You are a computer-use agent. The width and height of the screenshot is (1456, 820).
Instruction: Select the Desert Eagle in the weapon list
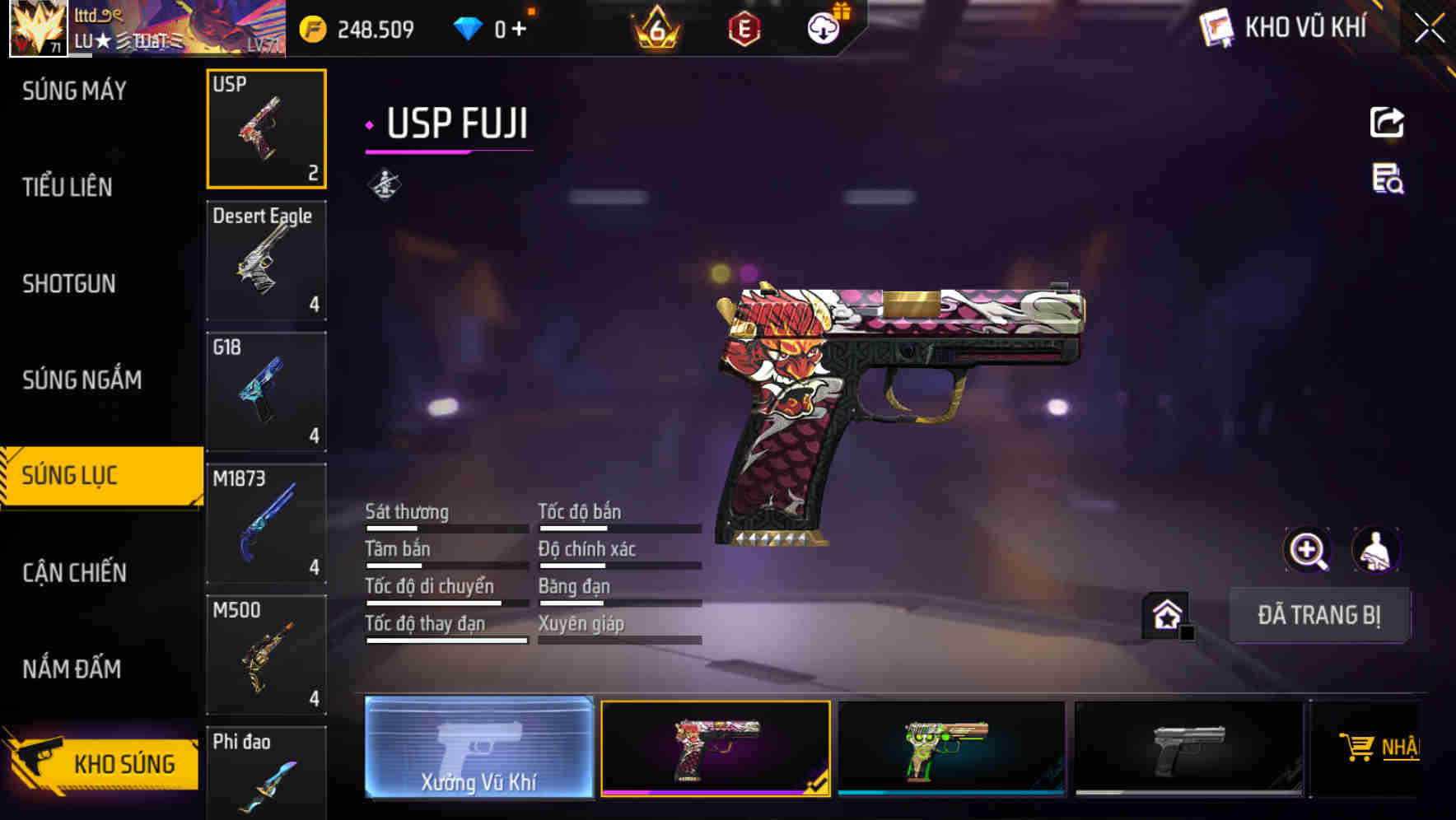click(266, 259)
